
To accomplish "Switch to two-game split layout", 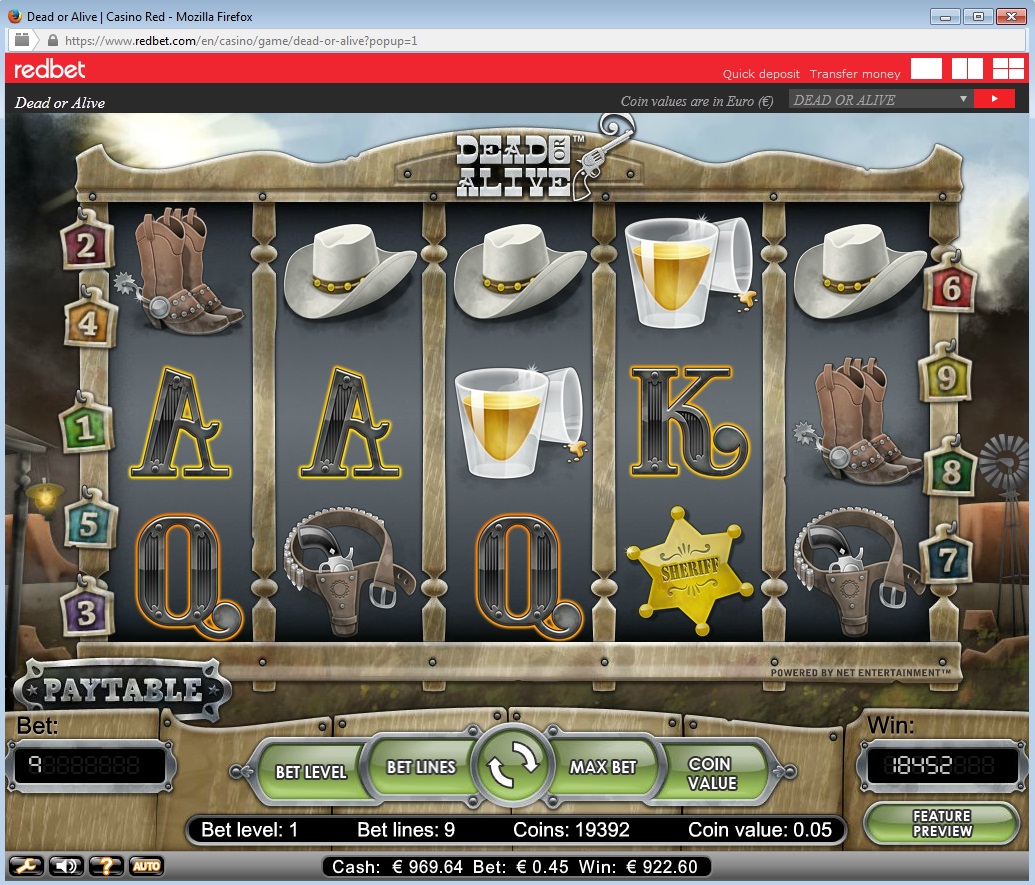I will coord(967,68).
